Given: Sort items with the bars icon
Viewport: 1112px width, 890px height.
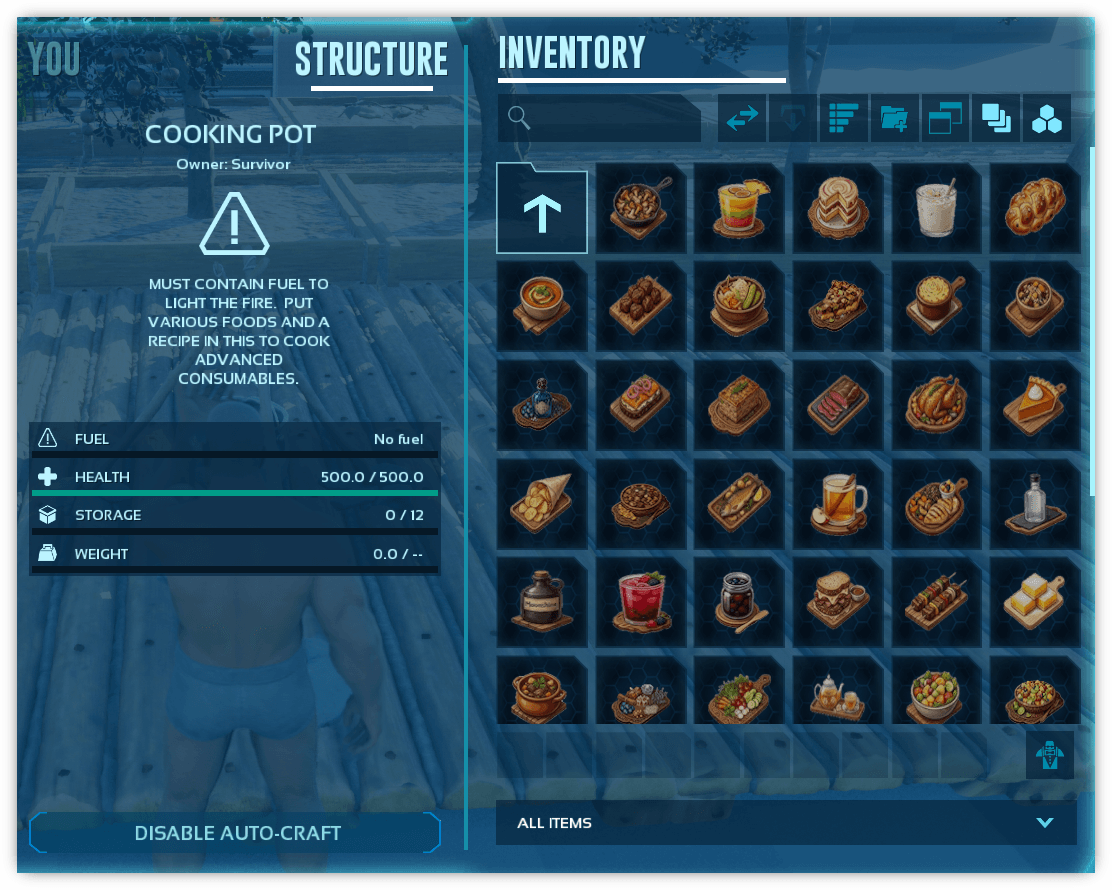Looking at the screenshot, I should [843, 119].
